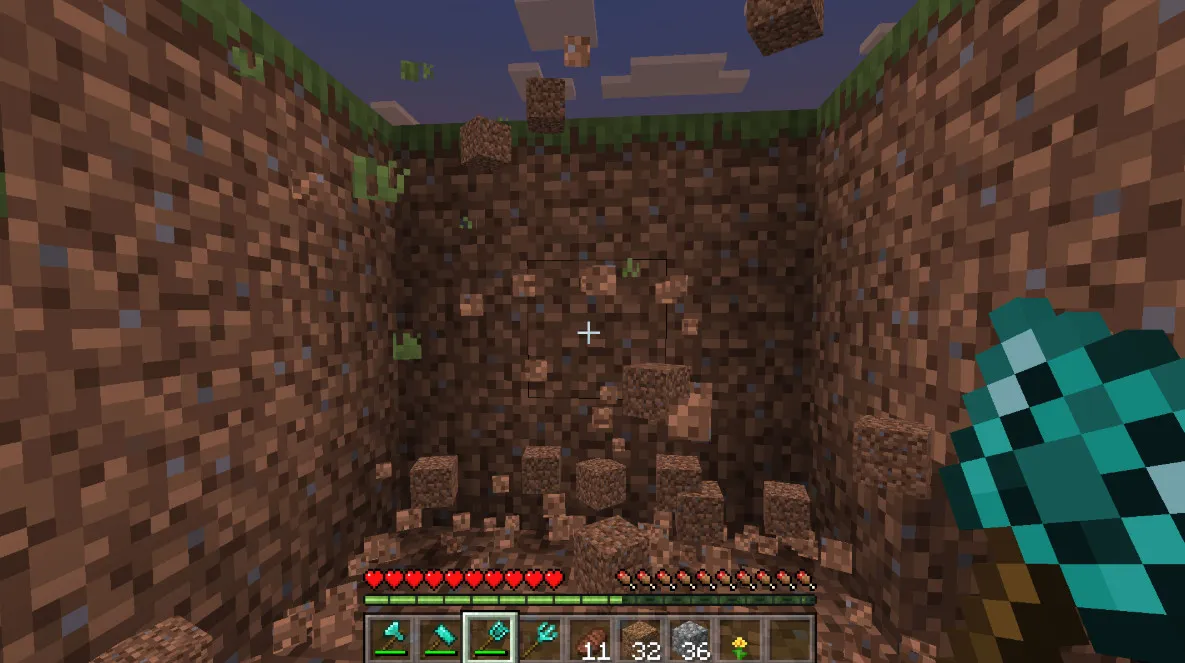The width and height of the screenshot is (1185, 663).
Task: Select the cobblestone stack of 36
Action: (691, 637)
